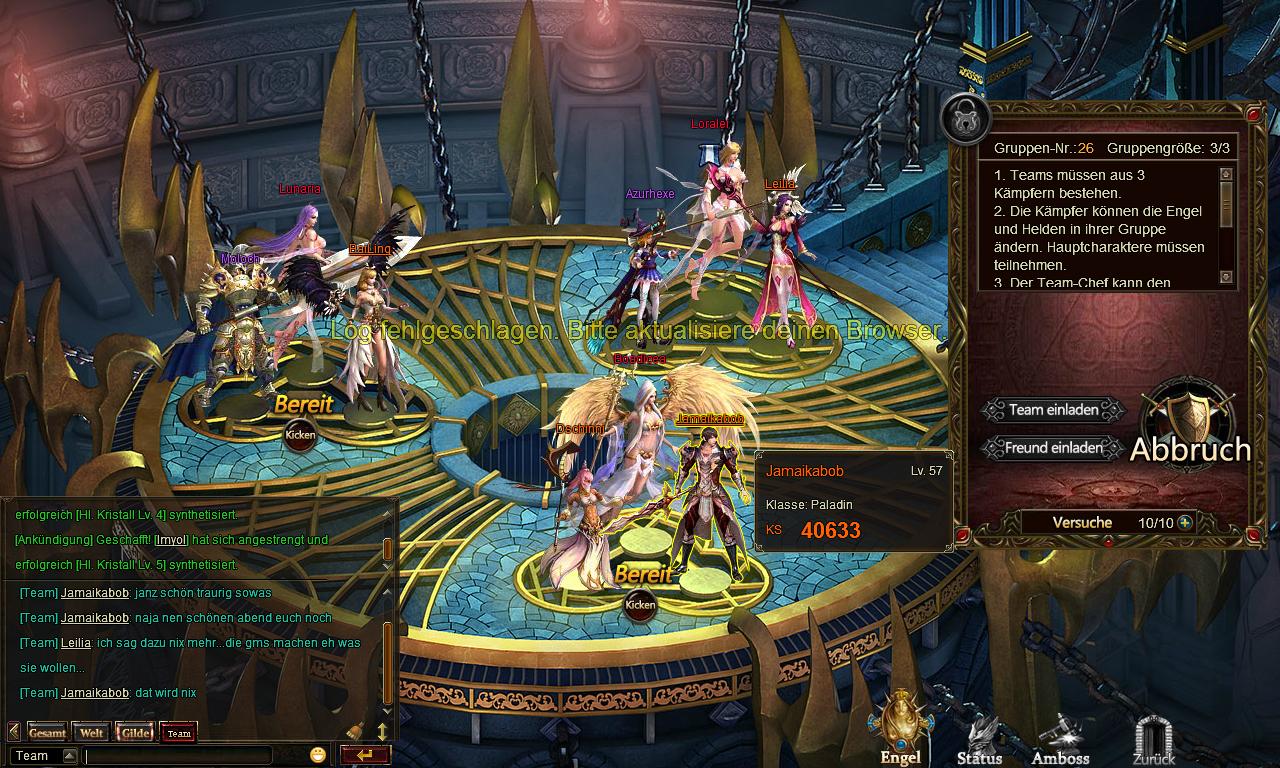Kick the team standing with Moloch

tap(300, 434)
